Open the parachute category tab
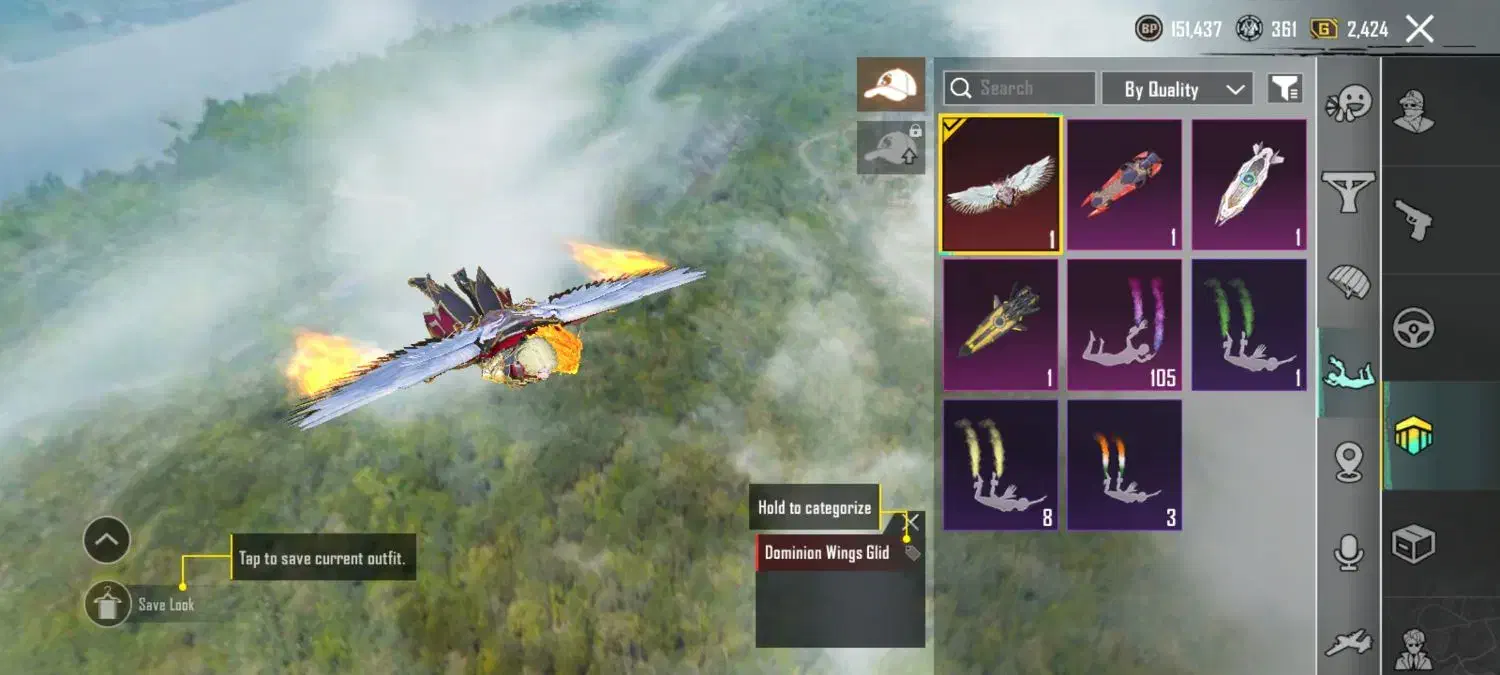The width and height of the screenshot is (1500, 675). pyautogui.click(x=1348, y=282)
